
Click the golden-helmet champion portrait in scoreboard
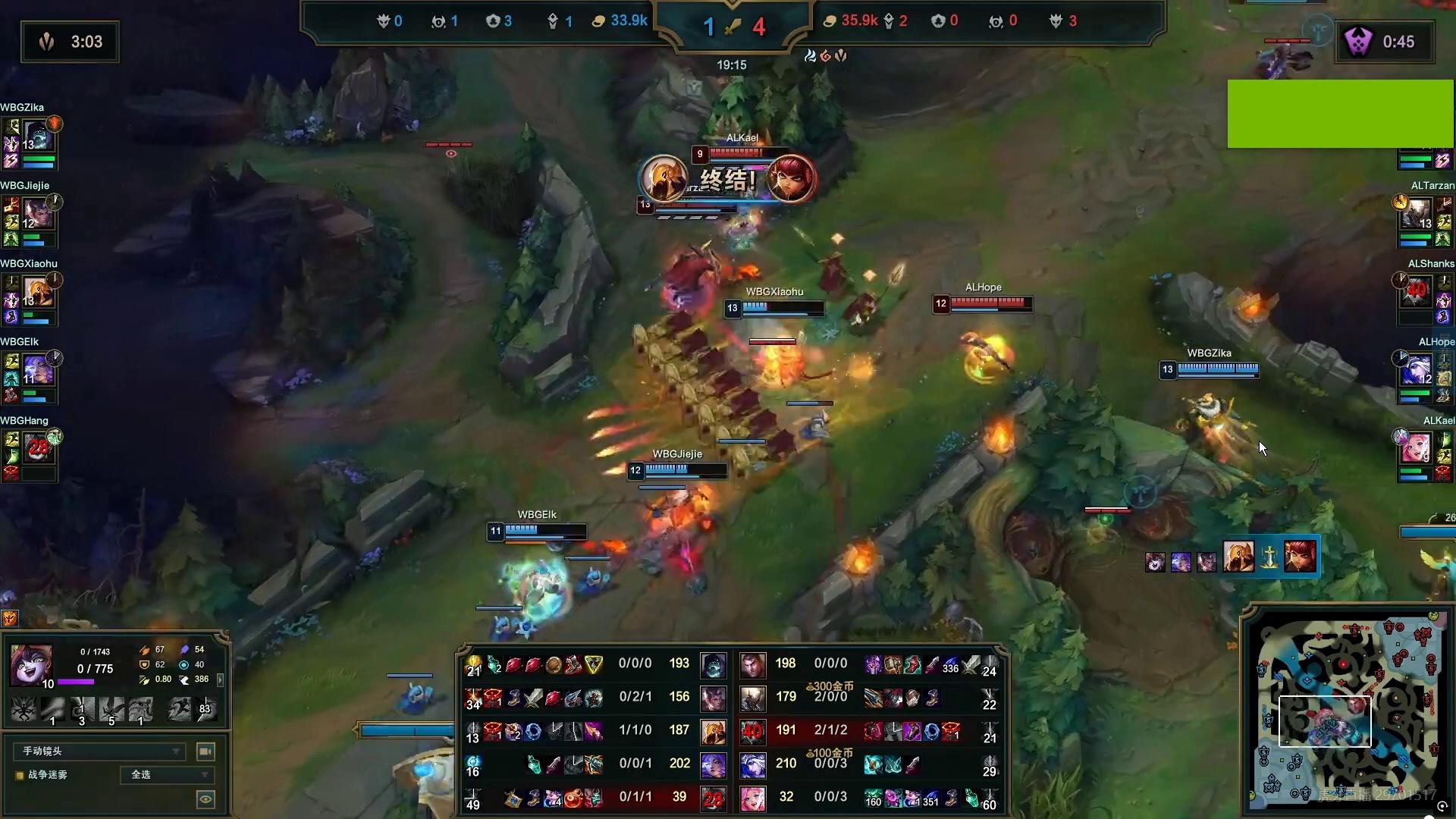coord(713,731)
